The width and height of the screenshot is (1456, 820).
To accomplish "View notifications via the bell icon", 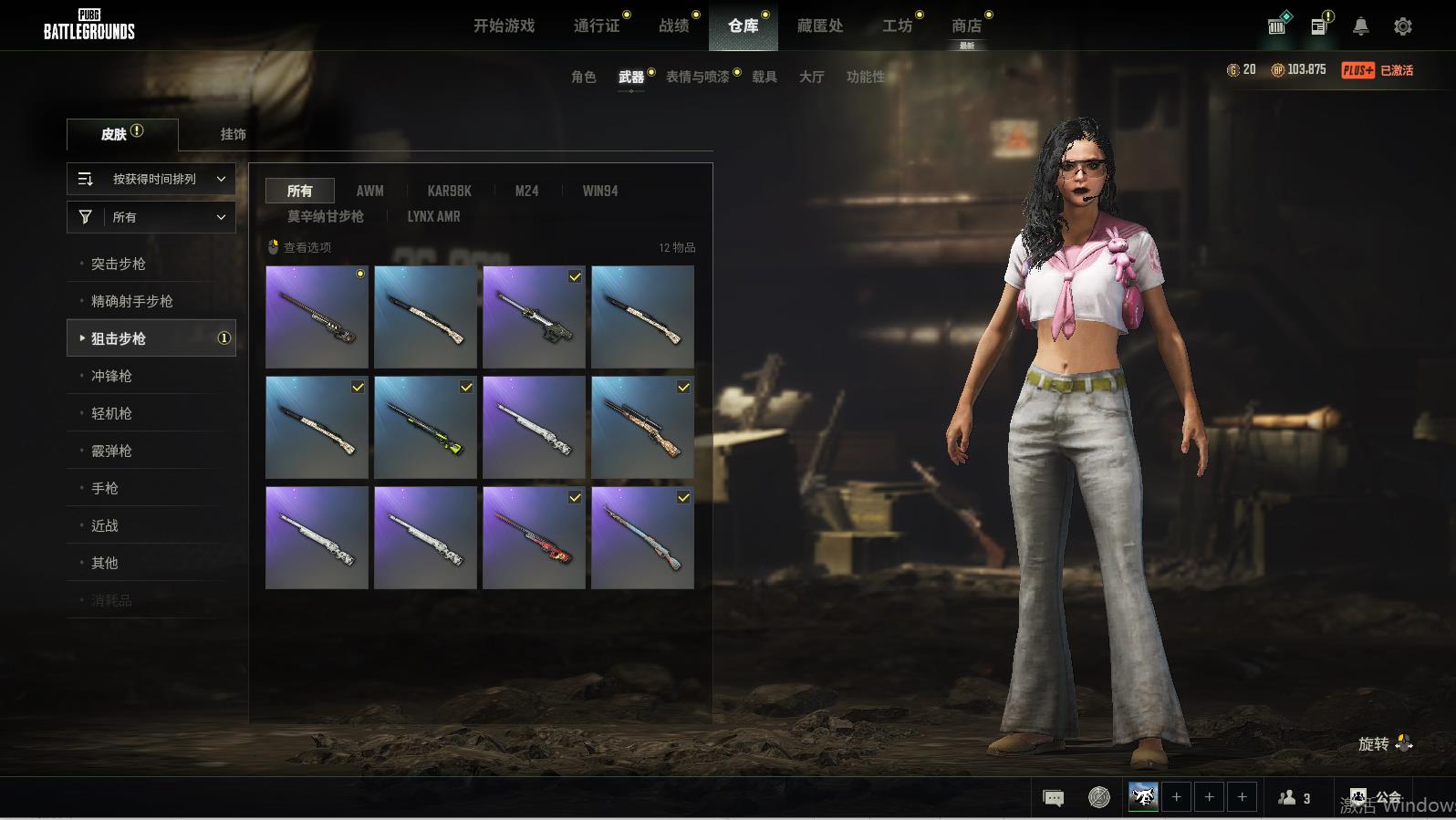I will click(1360, 26).
